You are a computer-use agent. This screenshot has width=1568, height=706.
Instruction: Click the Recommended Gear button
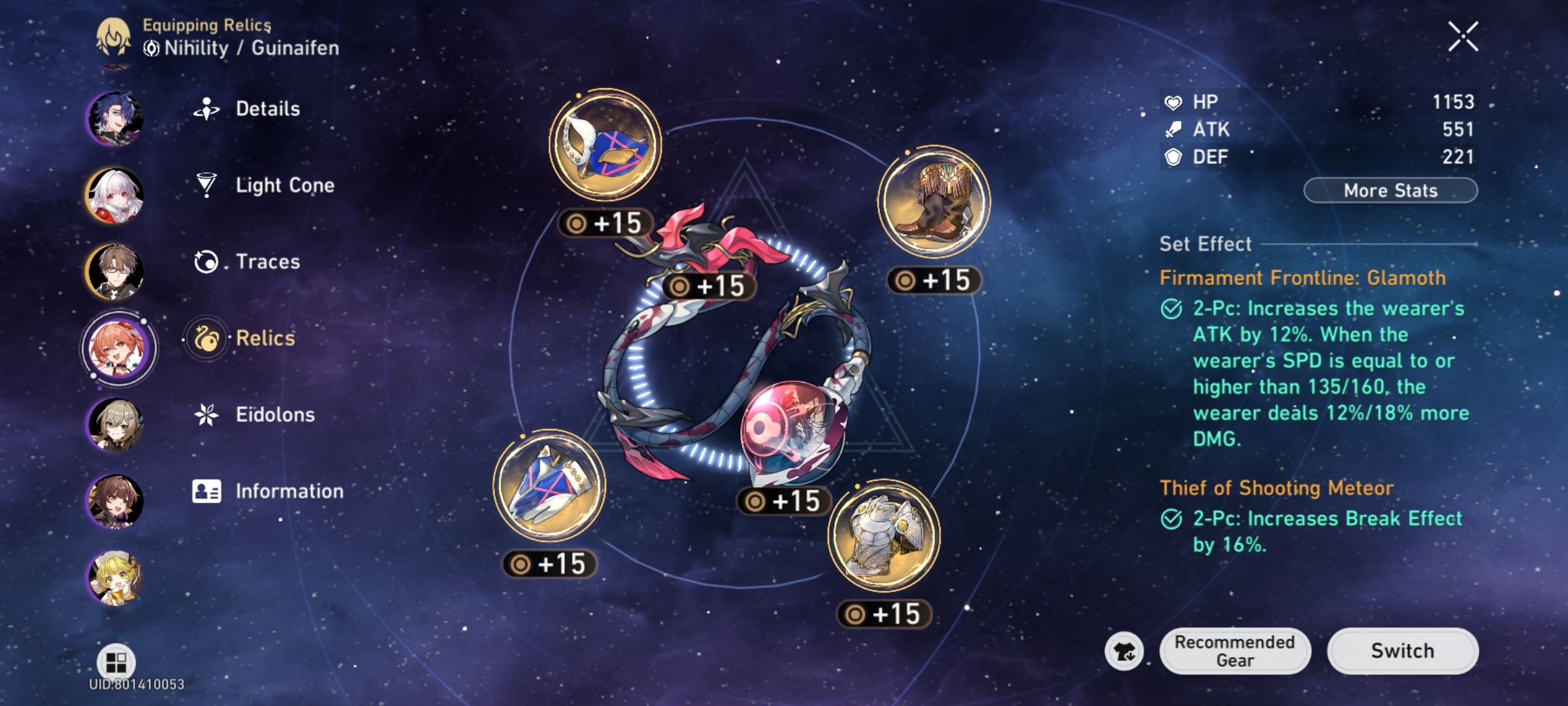click(1235, 651)
